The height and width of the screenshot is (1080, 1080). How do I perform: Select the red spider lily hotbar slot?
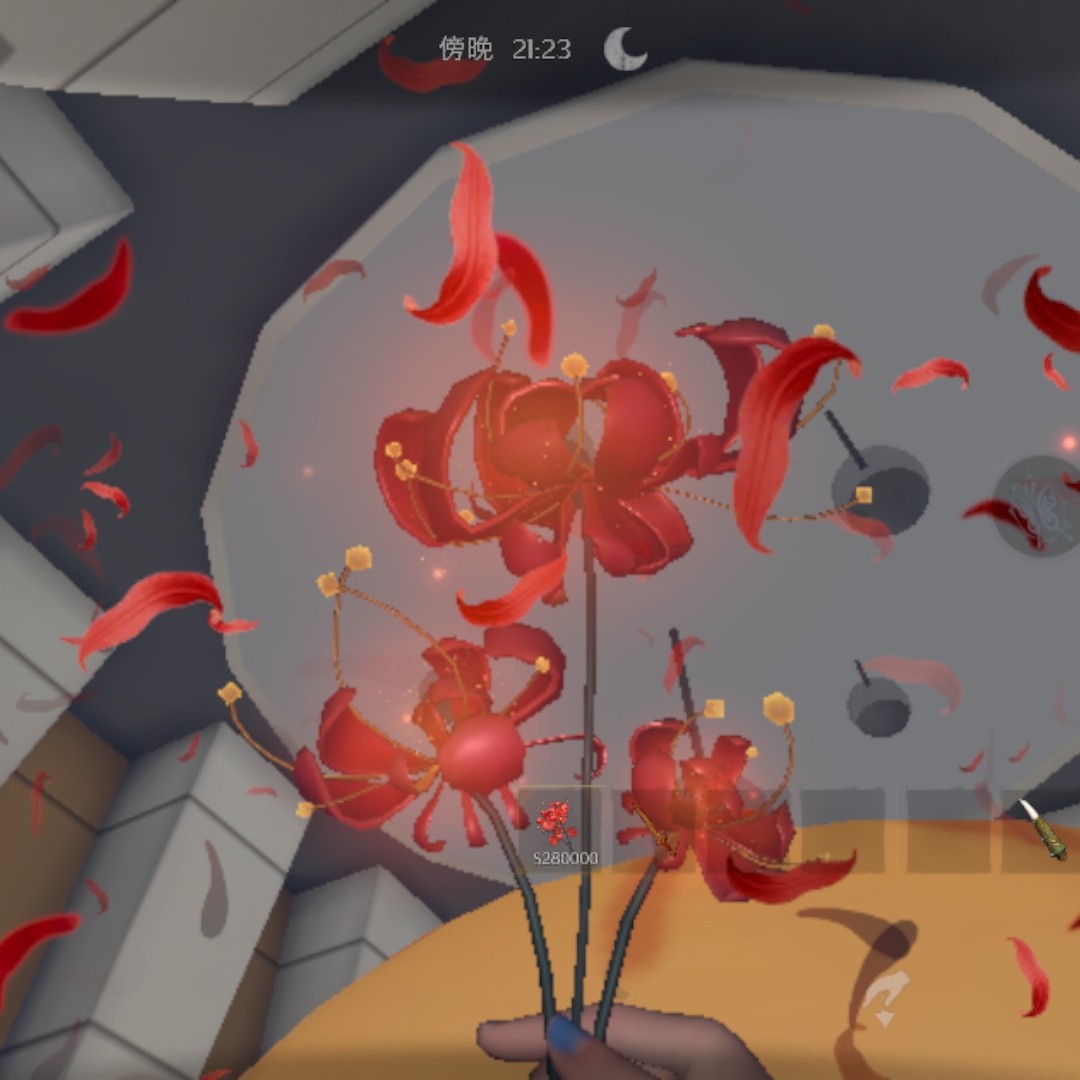tap(560, 829)
